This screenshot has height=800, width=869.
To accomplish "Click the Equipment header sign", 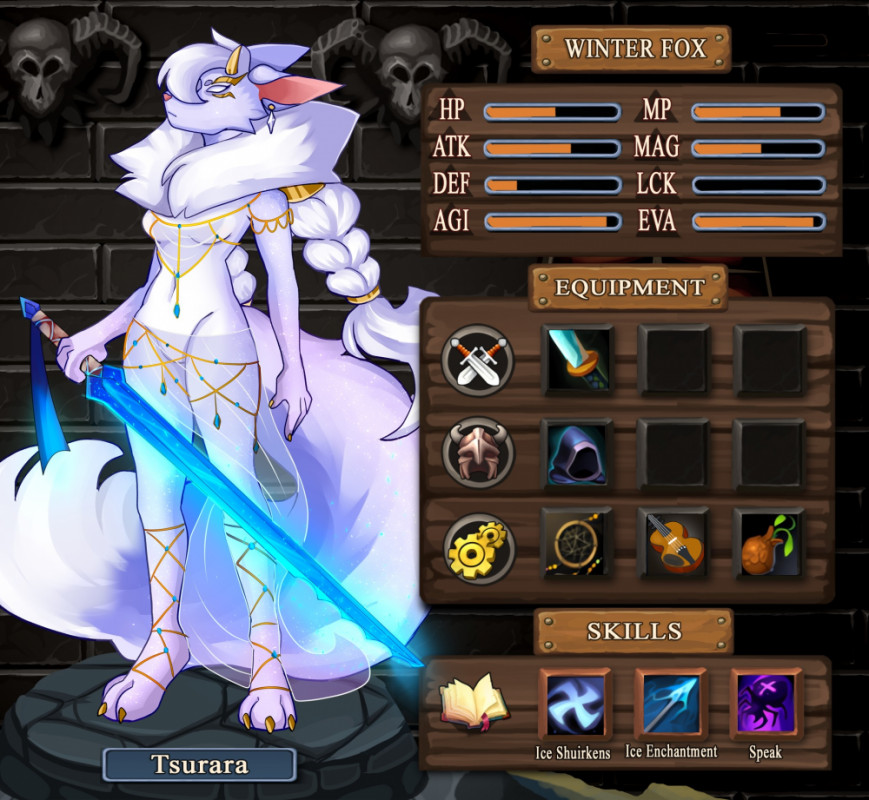I will [630, 288].
